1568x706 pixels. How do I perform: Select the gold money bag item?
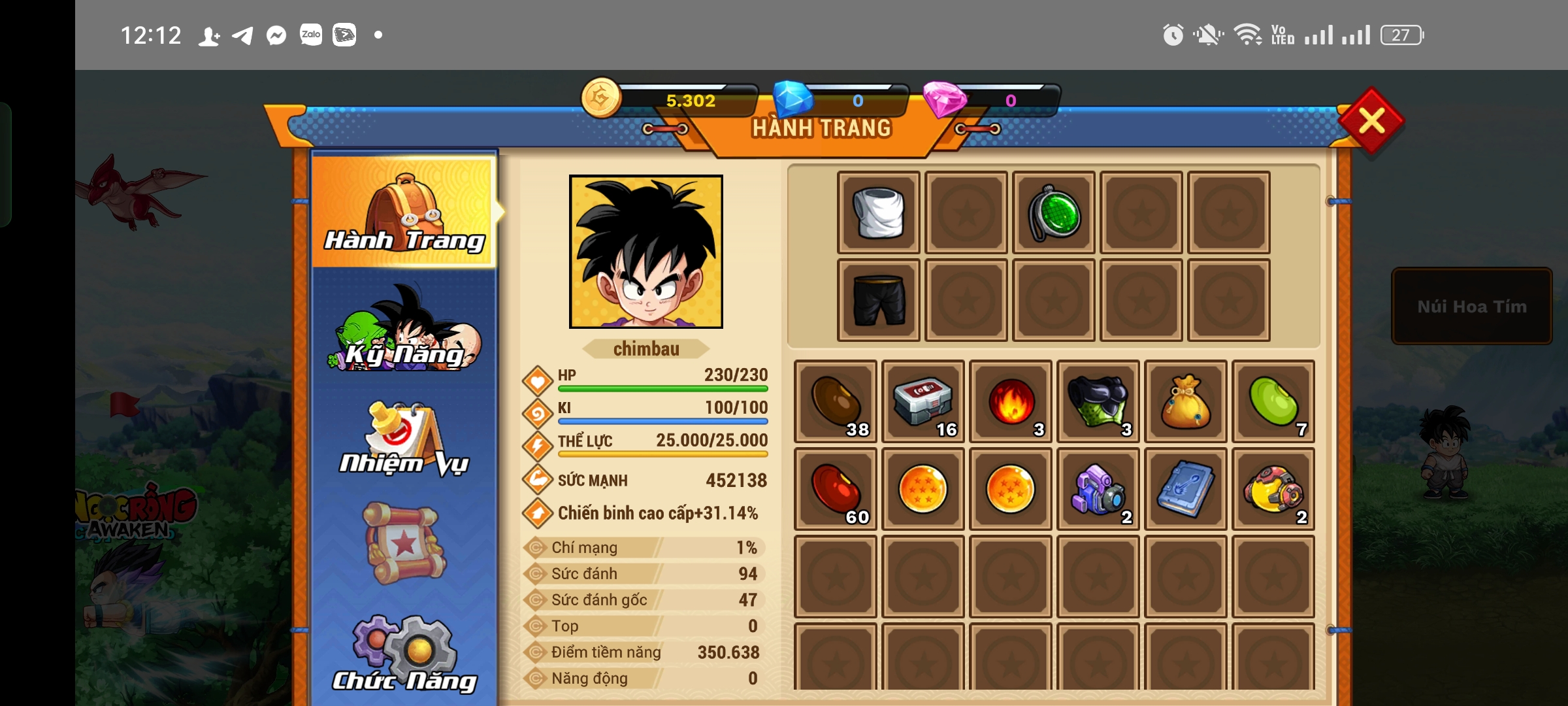coord(1186,401)
